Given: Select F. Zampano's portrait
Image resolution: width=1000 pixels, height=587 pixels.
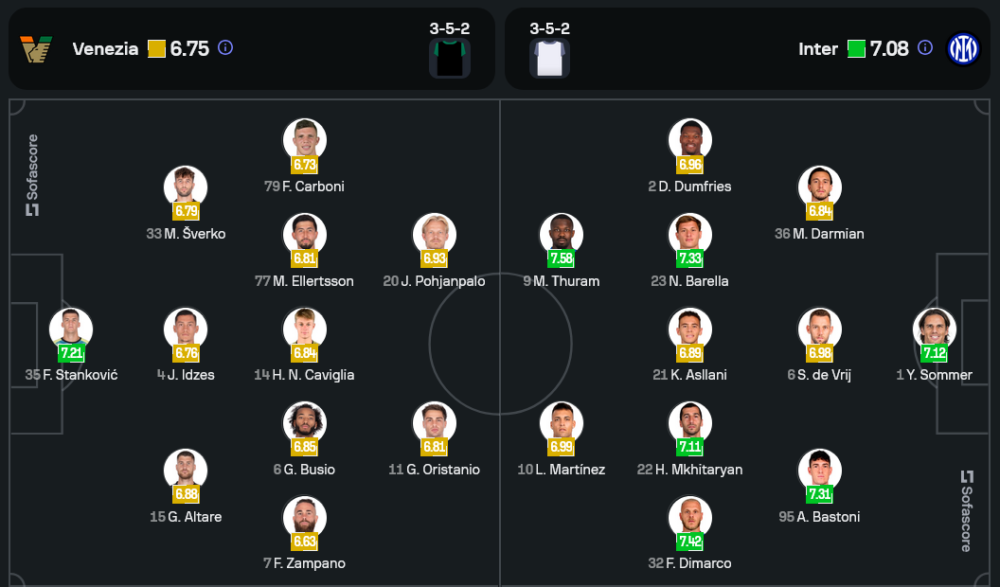Looking at the screenshot, I should point(305,518).
